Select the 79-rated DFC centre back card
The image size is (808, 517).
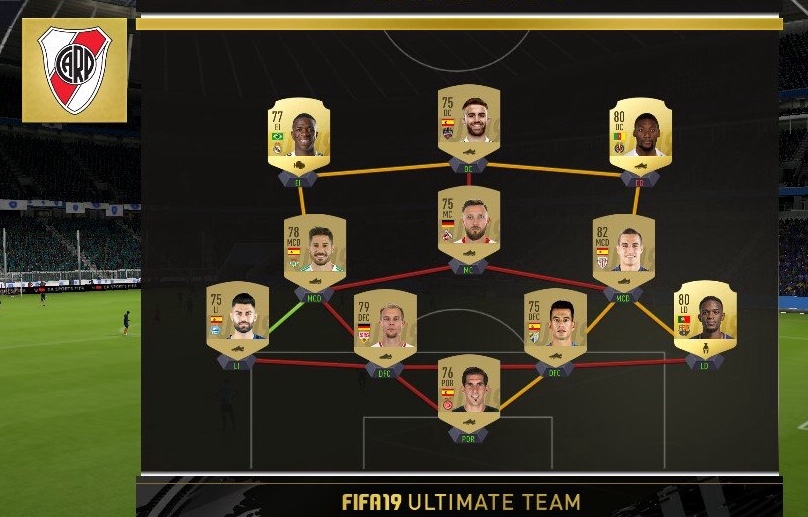[x=385, y=326]
